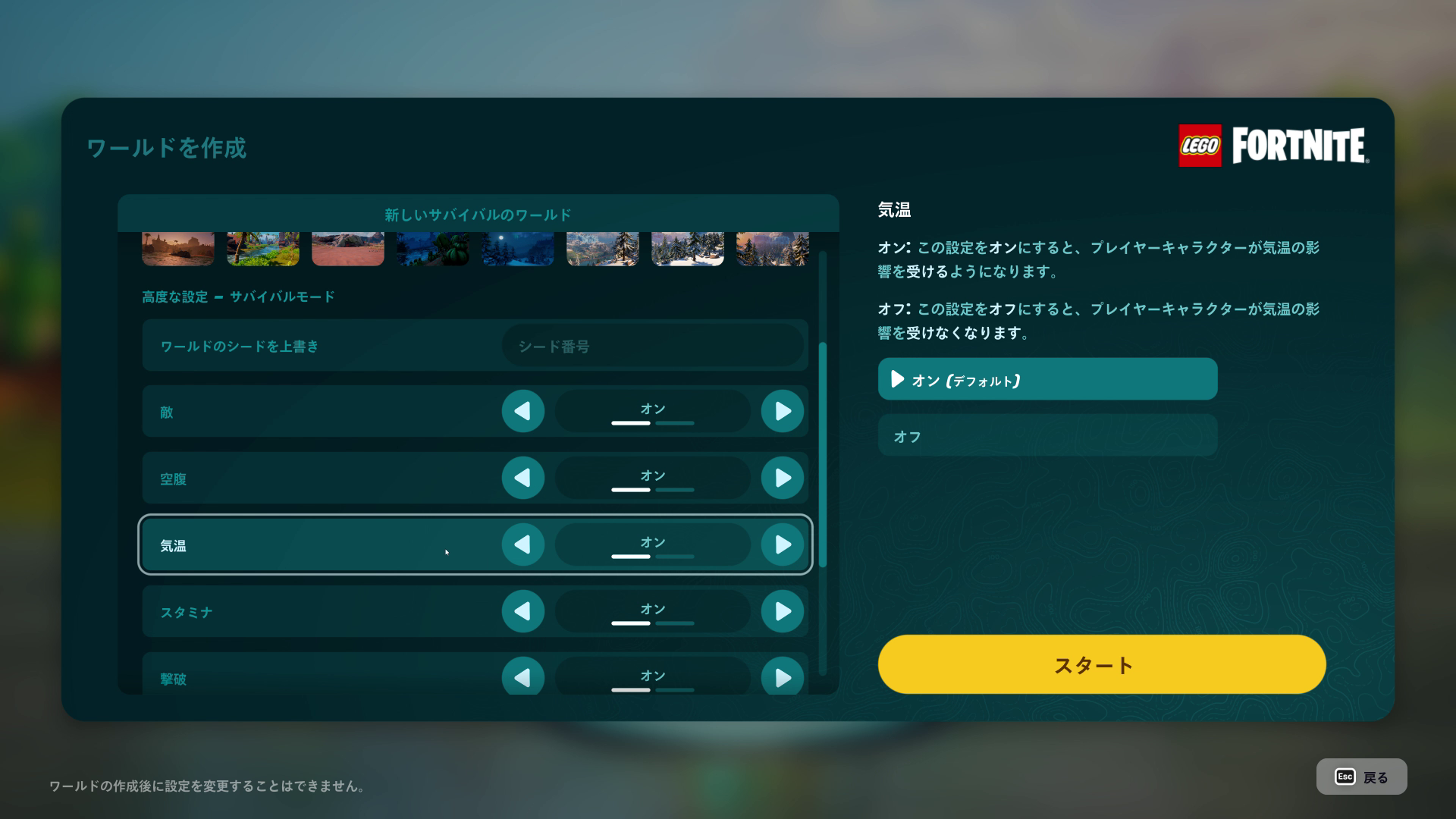1456x819 pixels.
Task: Step the 撃破 value forward
Action: 782,677
